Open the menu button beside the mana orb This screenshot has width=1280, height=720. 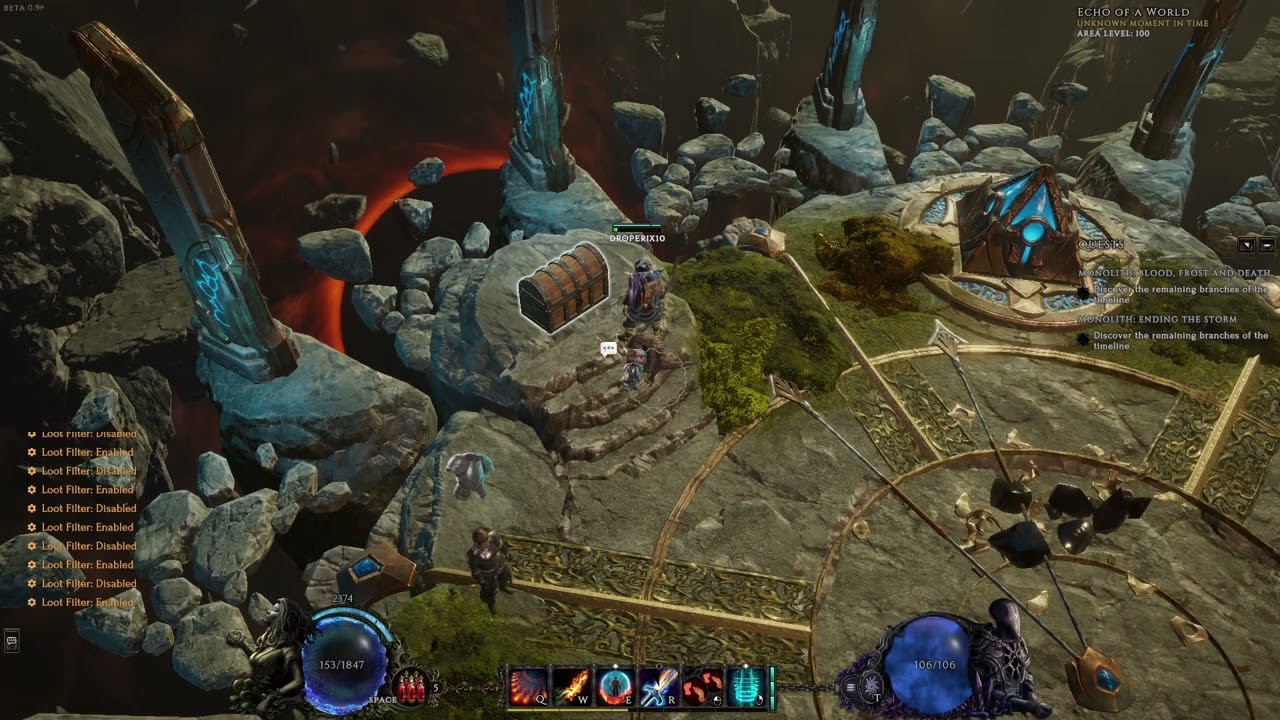851,687
